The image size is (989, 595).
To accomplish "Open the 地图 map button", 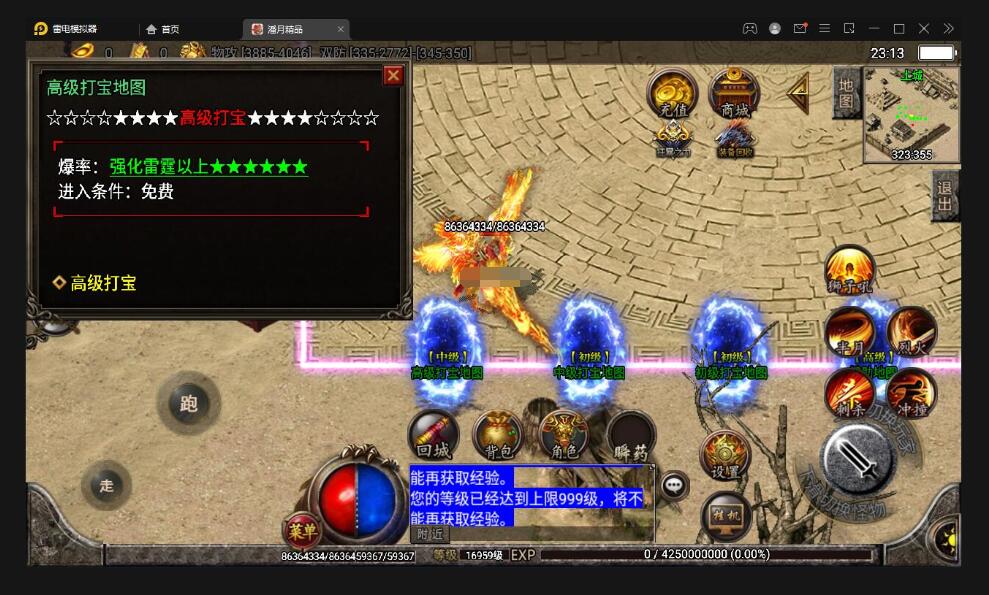I will click(x=846, y=93).
